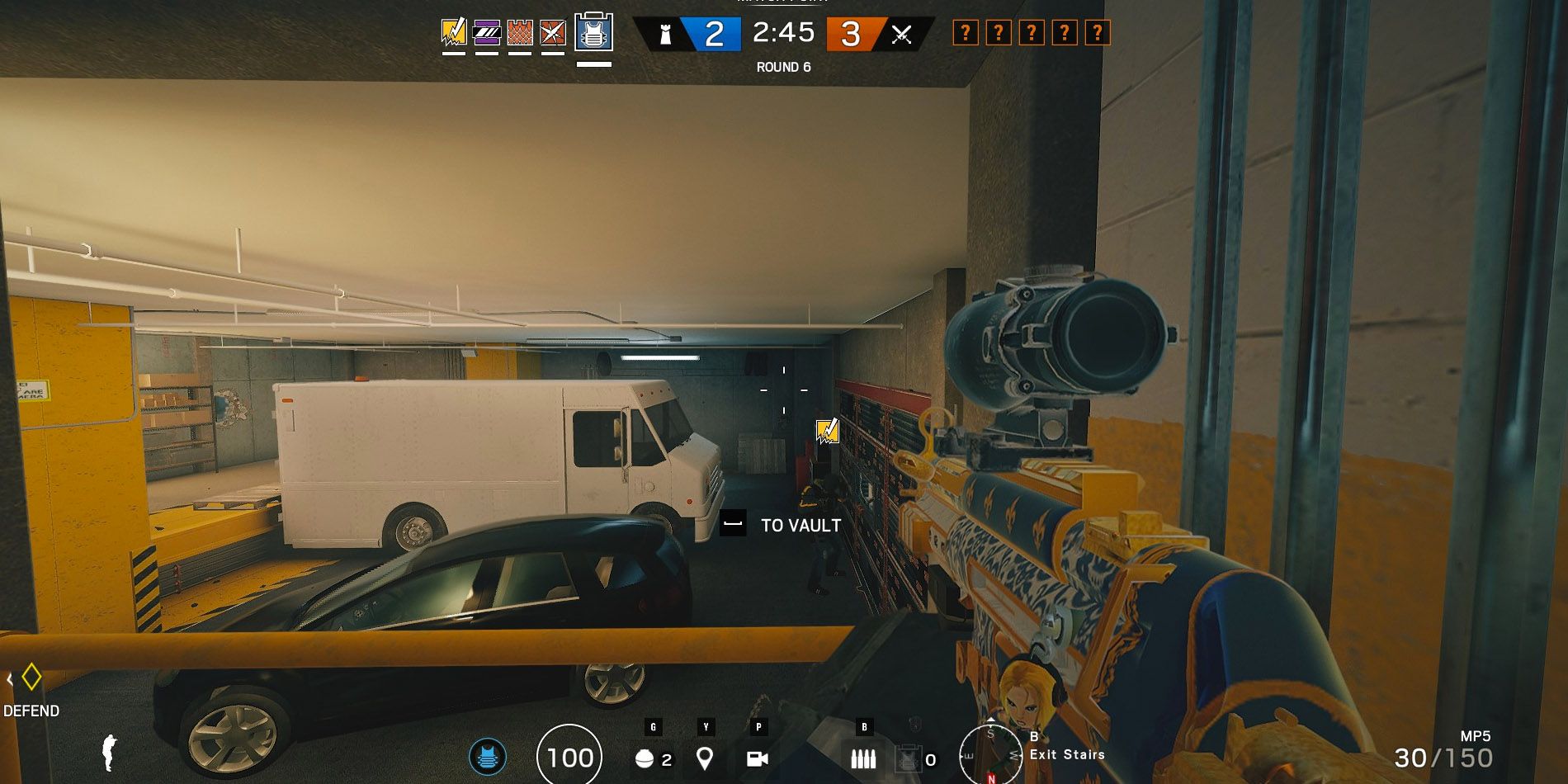Select the armor vest pickup counter icon
The height and width of the screenshot is (784, 1568).
(908, 758)
